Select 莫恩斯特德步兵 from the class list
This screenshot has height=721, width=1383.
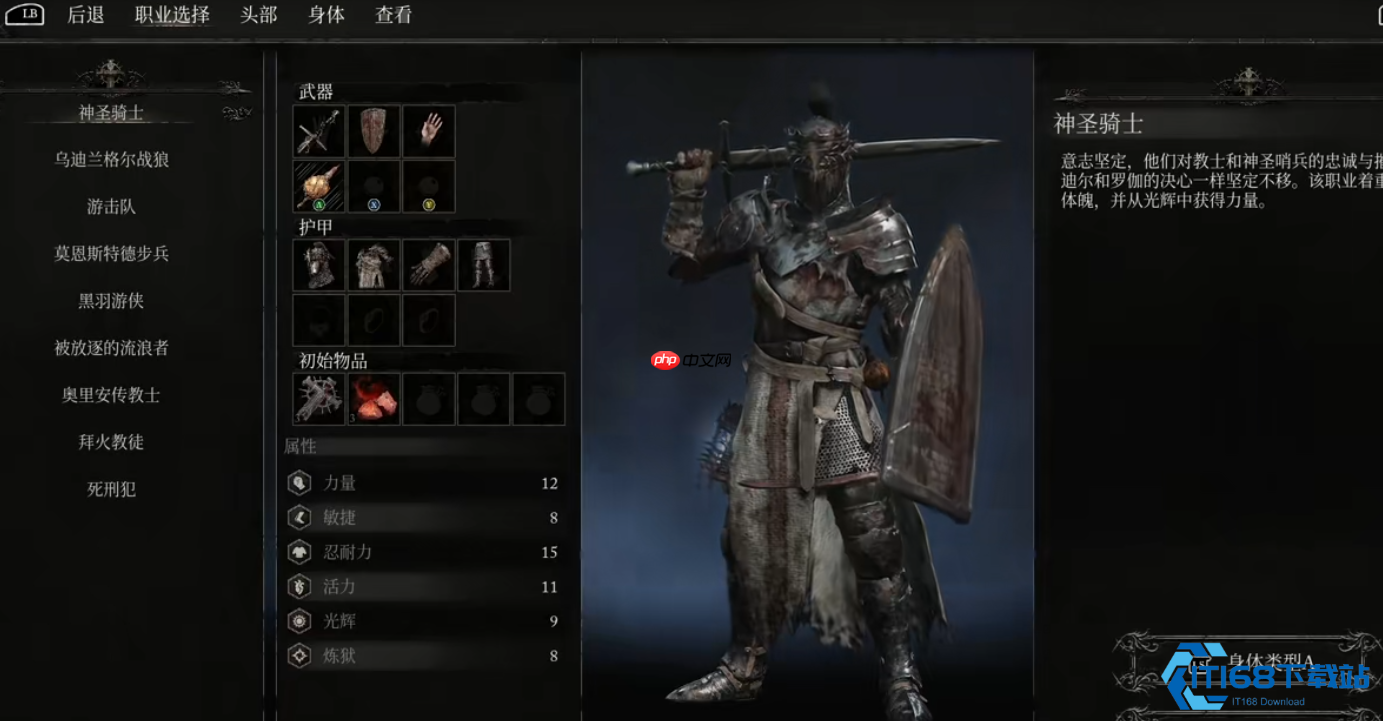pyautogui.click(x=111, y=254)
